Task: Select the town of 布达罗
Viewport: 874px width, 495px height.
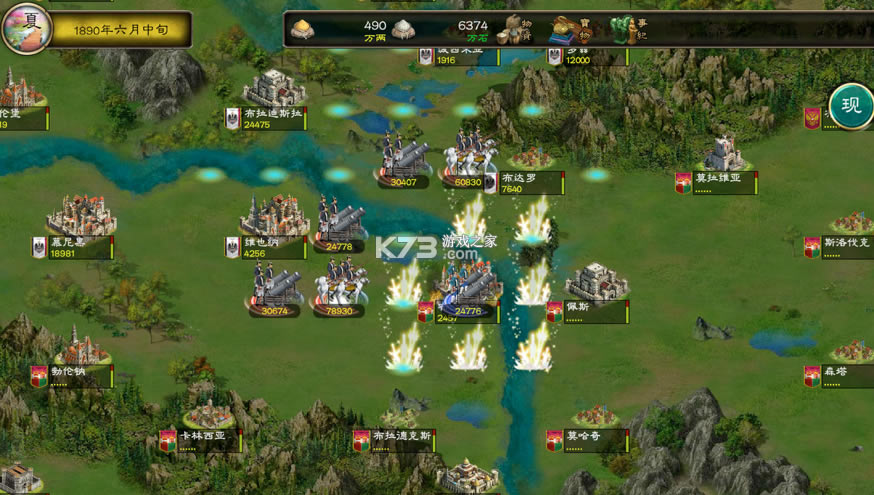Action: 532,160
